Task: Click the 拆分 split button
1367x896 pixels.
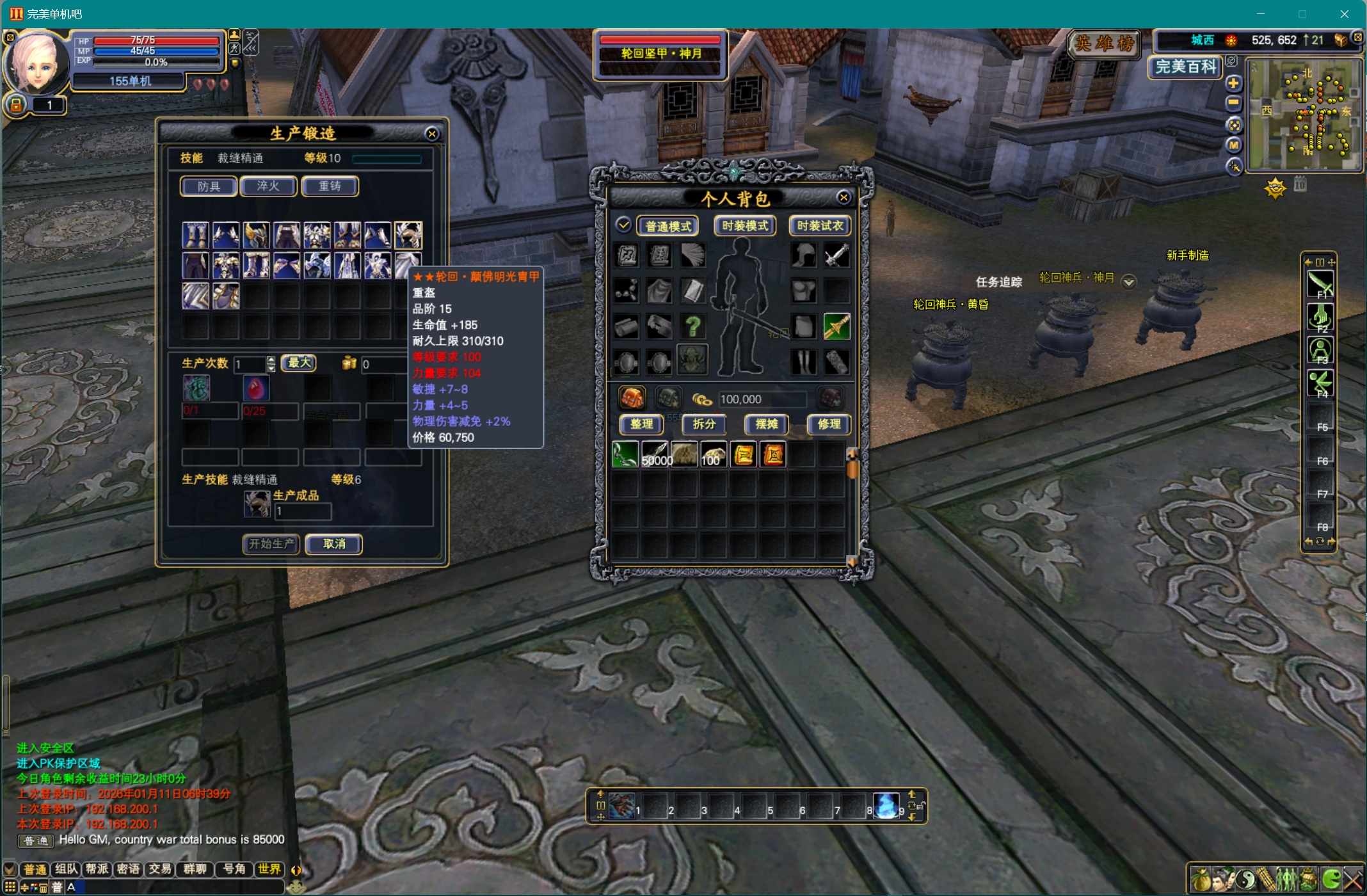Action: point(704,424)
